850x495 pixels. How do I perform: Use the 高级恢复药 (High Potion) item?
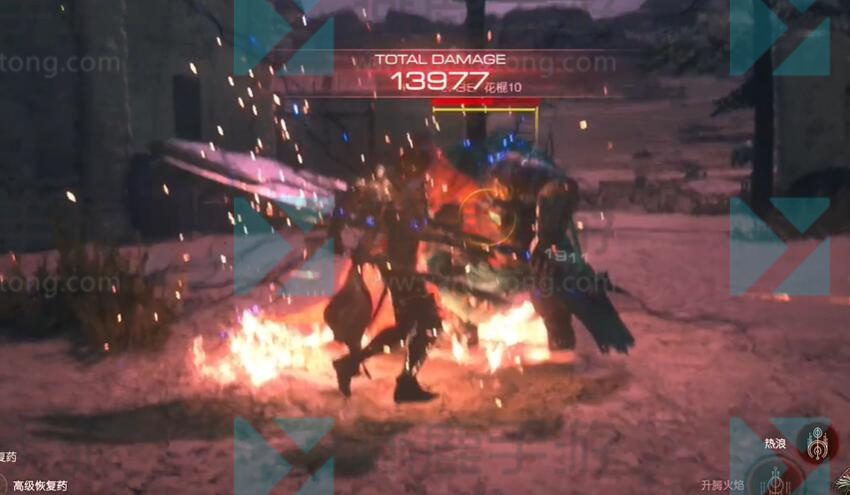tap(38, 486)
